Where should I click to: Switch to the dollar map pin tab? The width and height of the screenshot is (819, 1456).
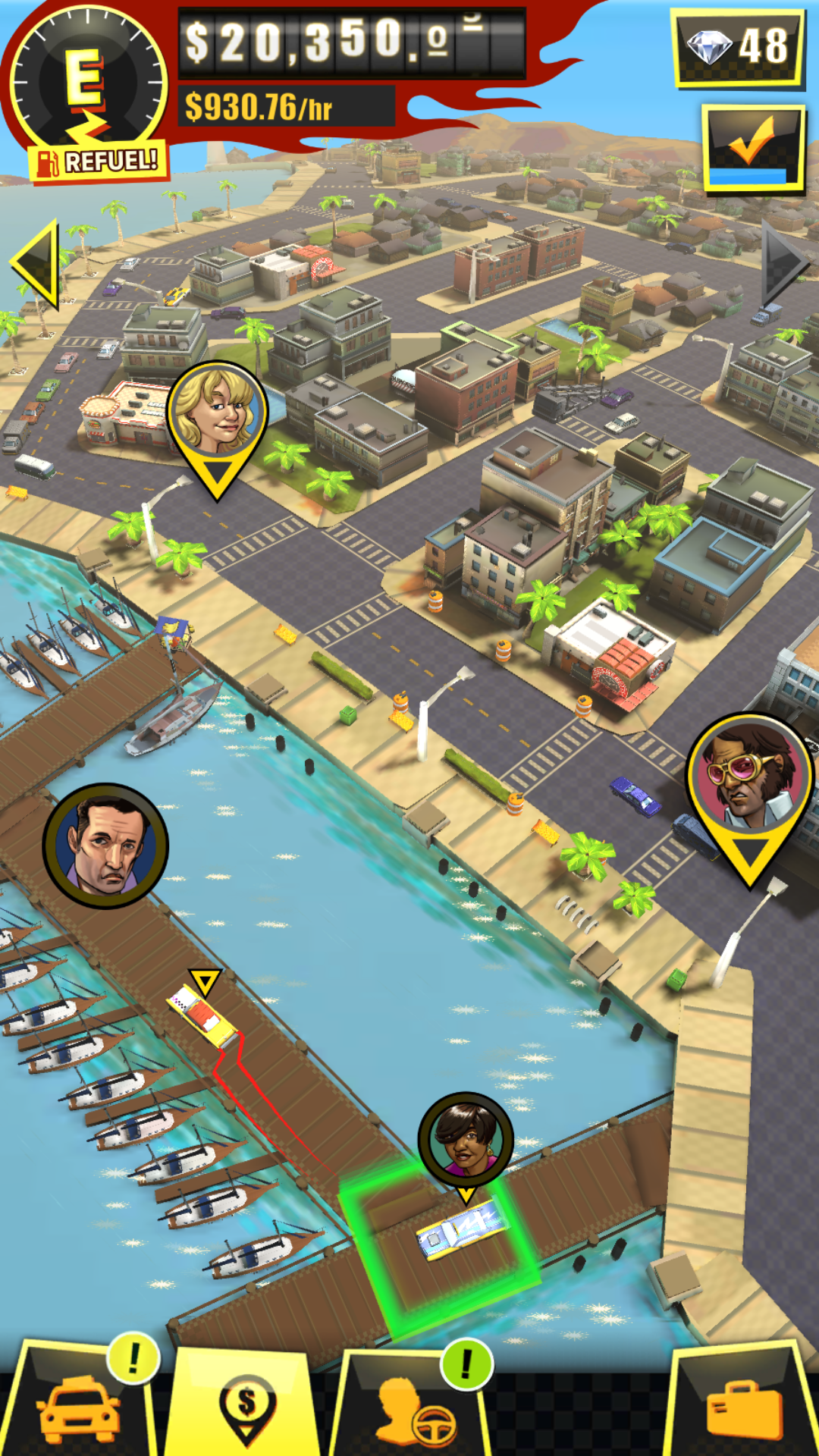click(246, 1407)
